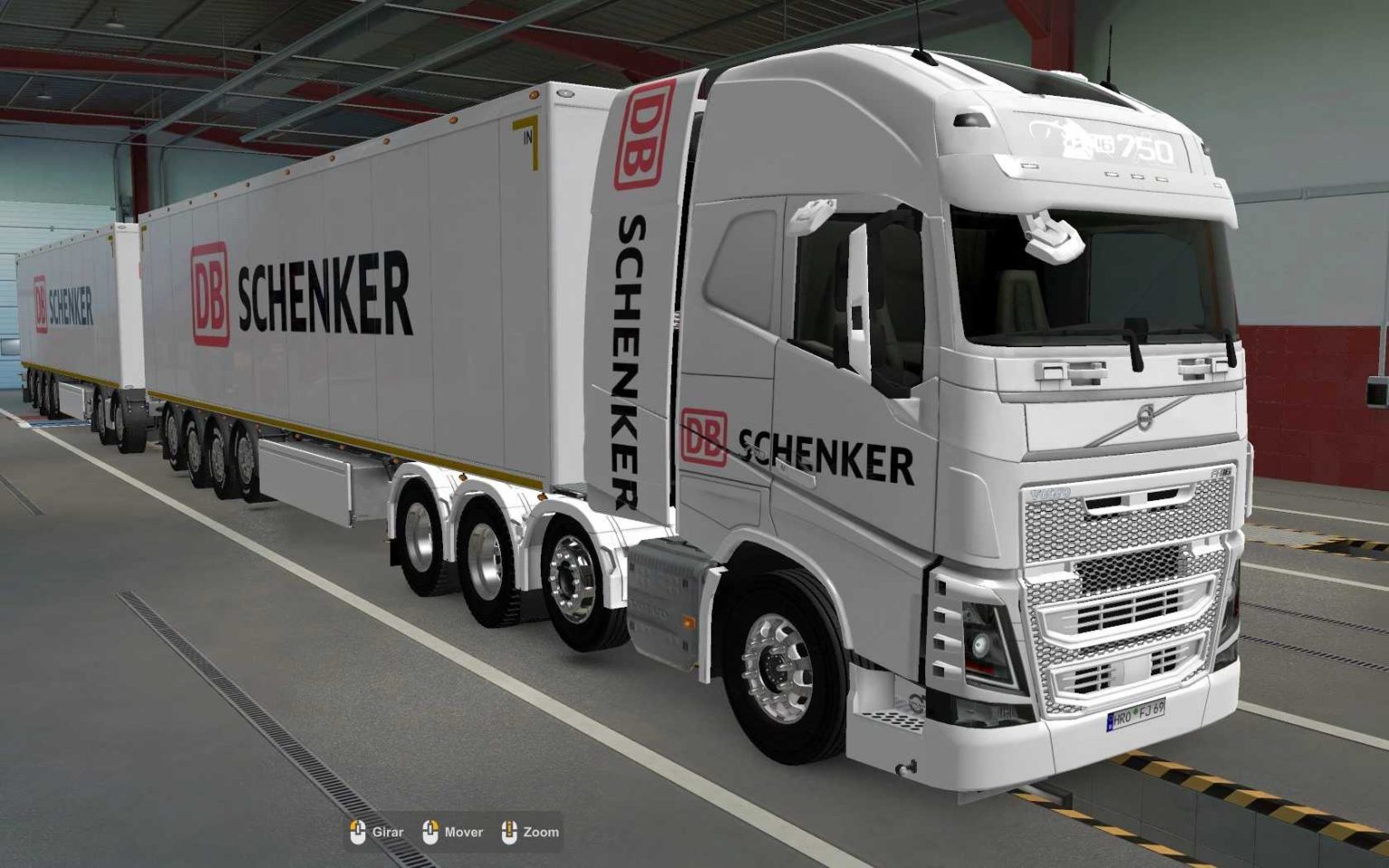The width and height of the screenshot is (1389, 868).
Task: Select the license plate HRO FJ 69
Action: coord(1138,713)
